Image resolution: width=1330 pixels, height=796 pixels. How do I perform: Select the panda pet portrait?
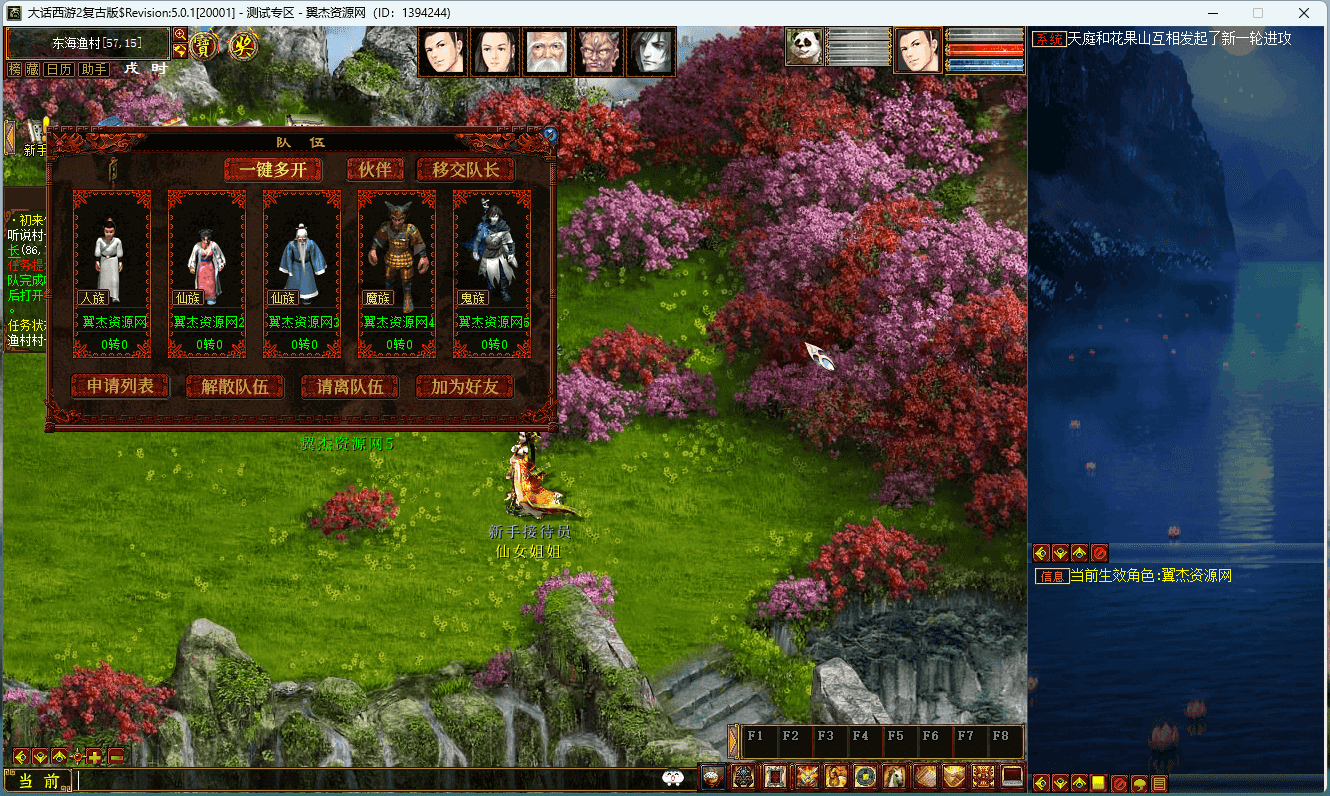[803, 47]
